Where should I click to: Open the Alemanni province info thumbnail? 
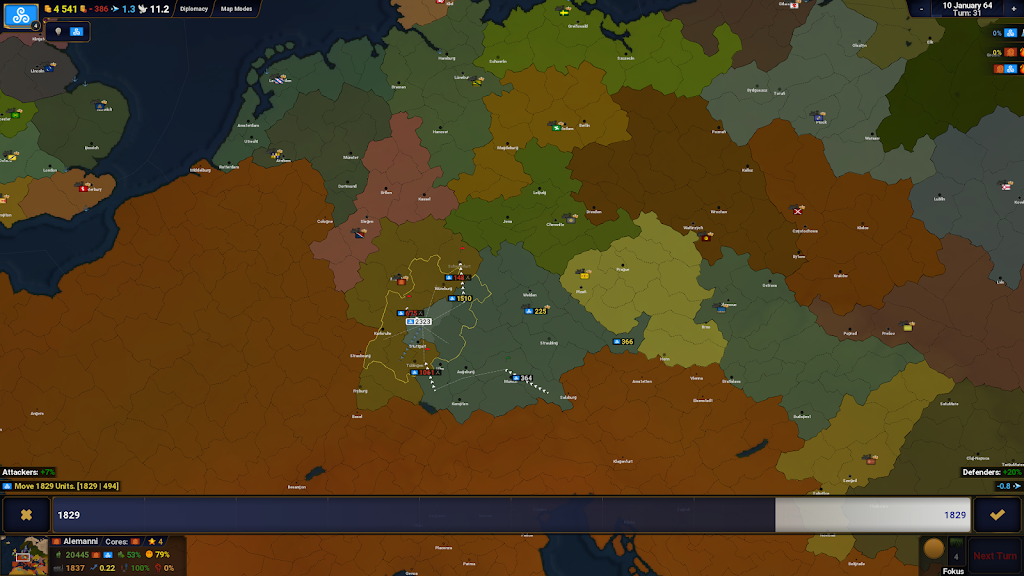click(x=24, y=555)
